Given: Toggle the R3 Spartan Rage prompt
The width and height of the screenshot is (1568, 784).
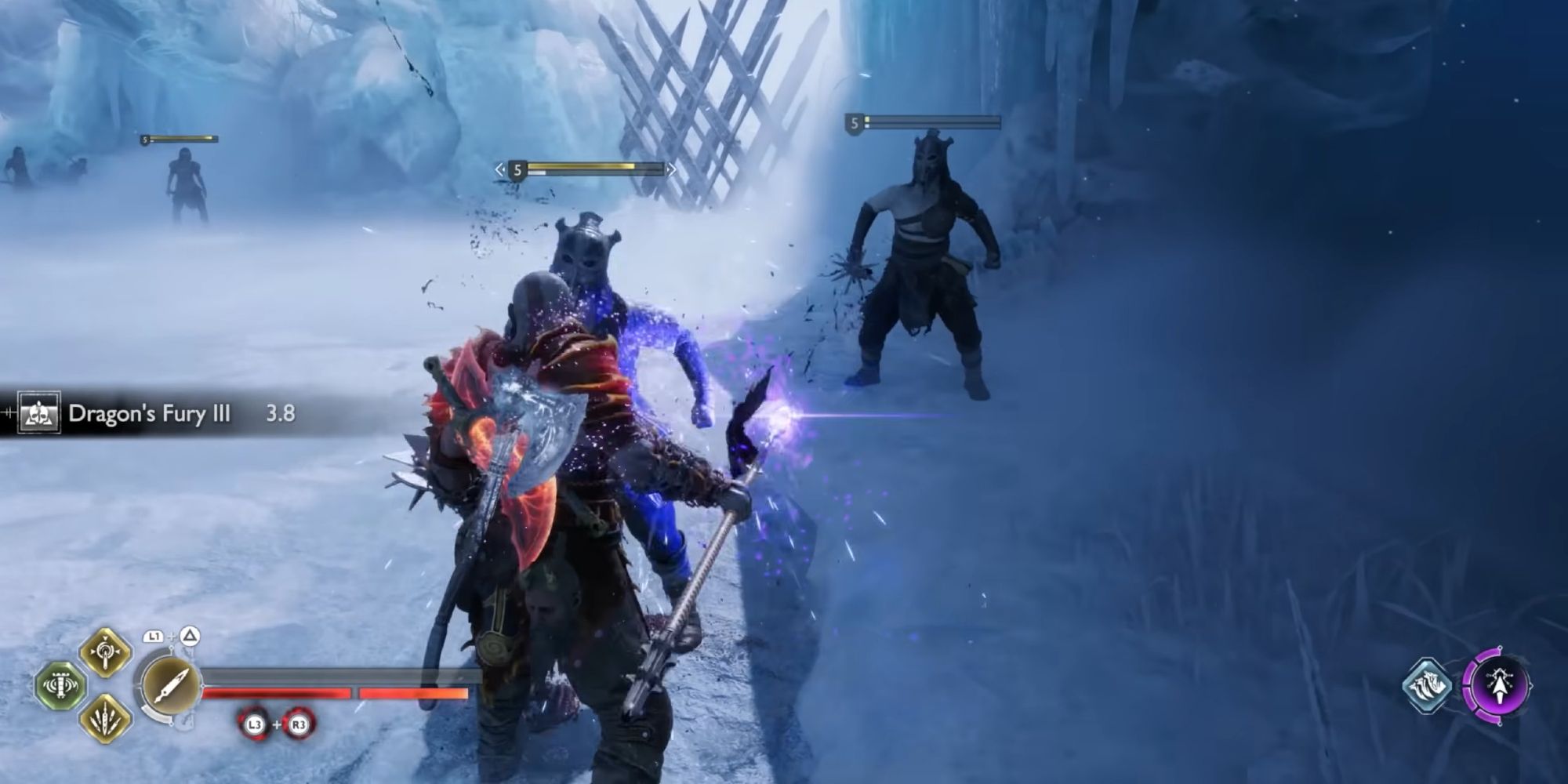Looking at the screenshot, I should pos(298,724).
